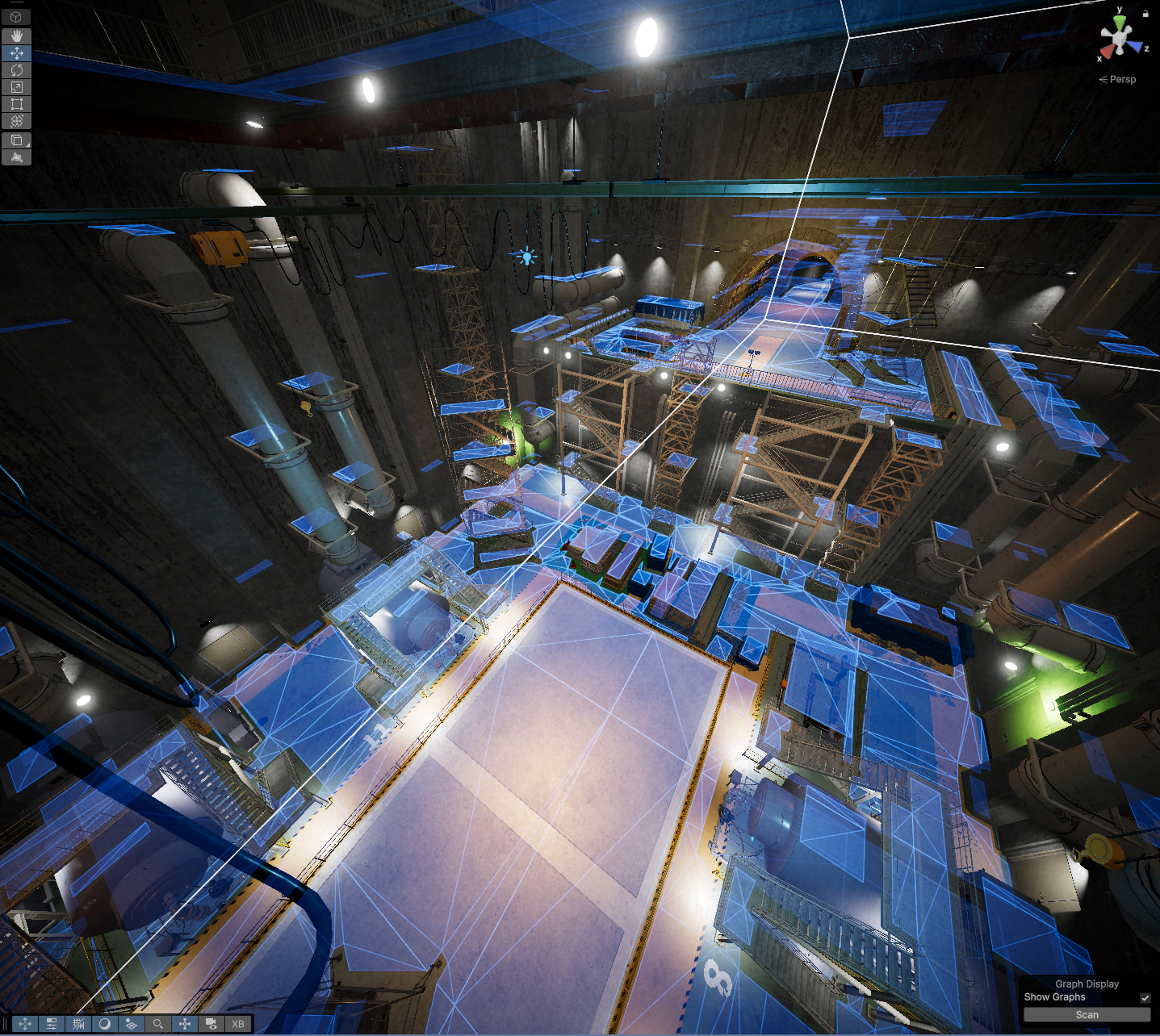Viewport: 1160px width, 1036px height.
Task: Switch to the rotate tool
Action: [16, 70]
